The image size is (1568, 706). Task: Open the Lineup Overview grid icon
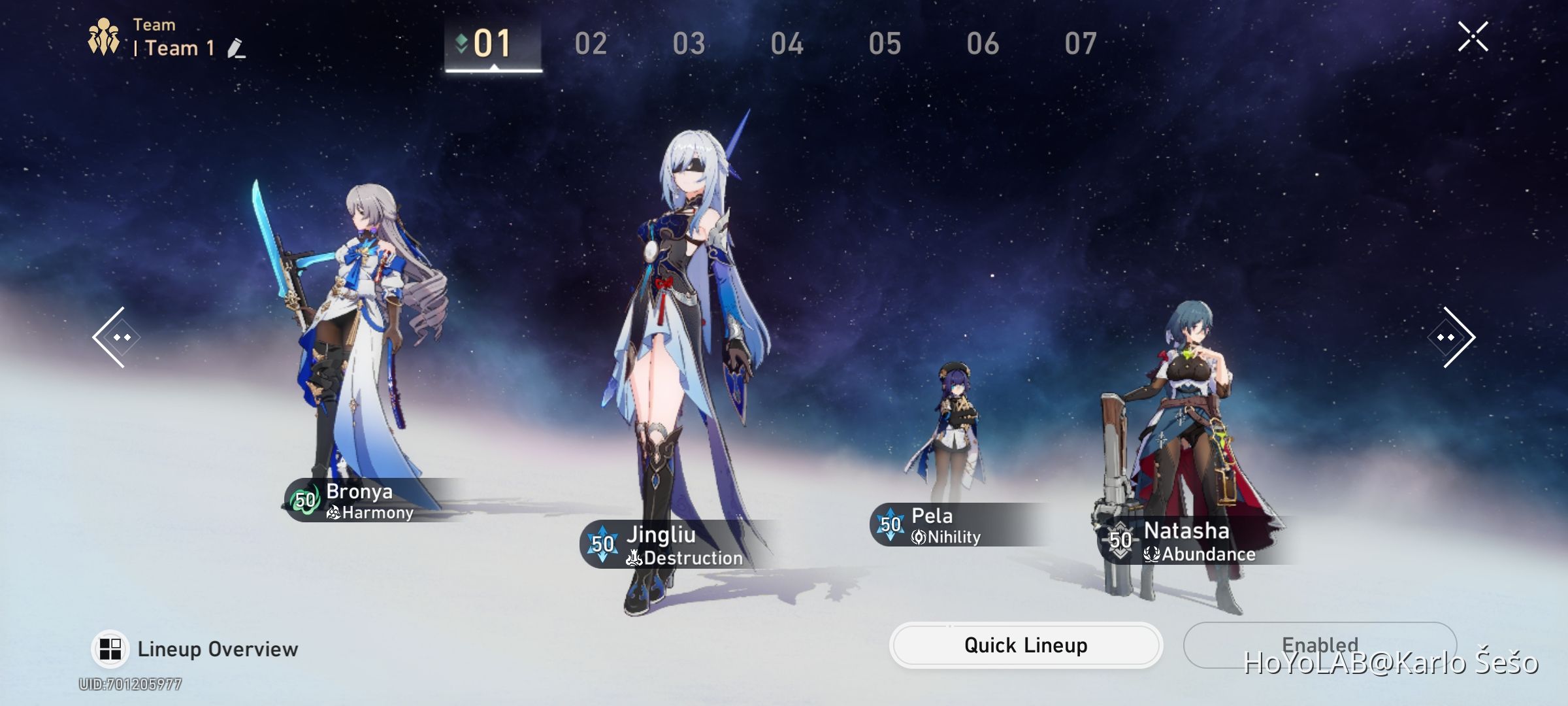110,648
